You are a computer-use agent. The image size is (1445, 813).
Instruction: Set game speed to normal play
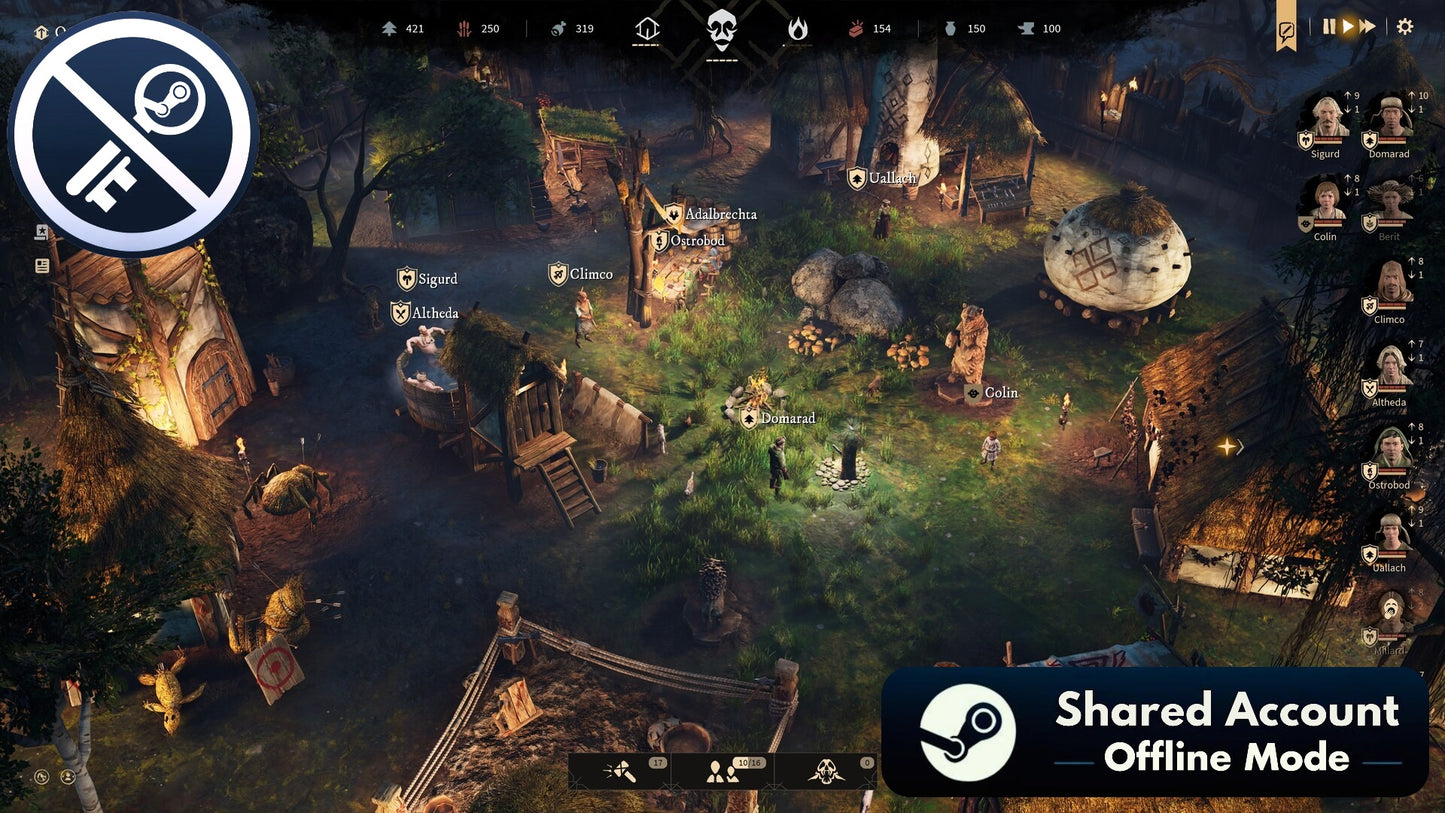(x=1347, y=27)
